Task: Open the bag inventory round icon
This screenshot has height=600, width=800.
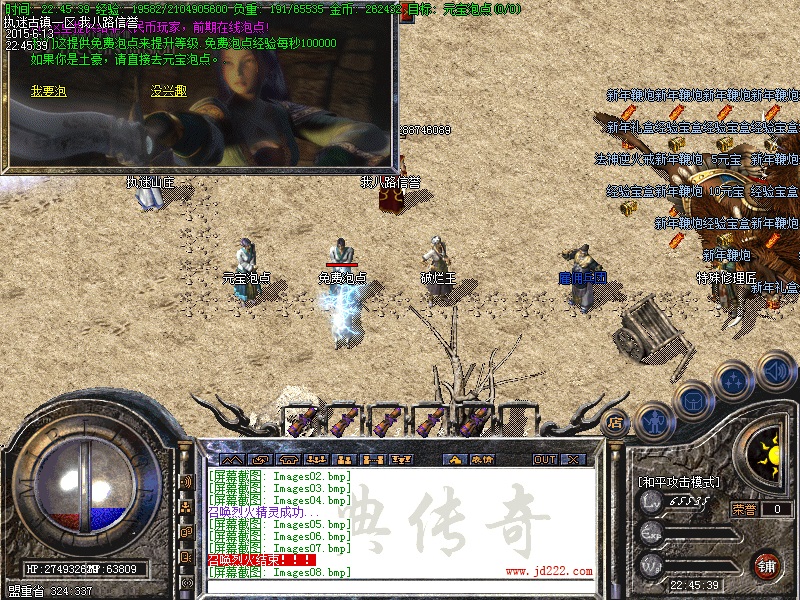Action: (x=692, y=402)
